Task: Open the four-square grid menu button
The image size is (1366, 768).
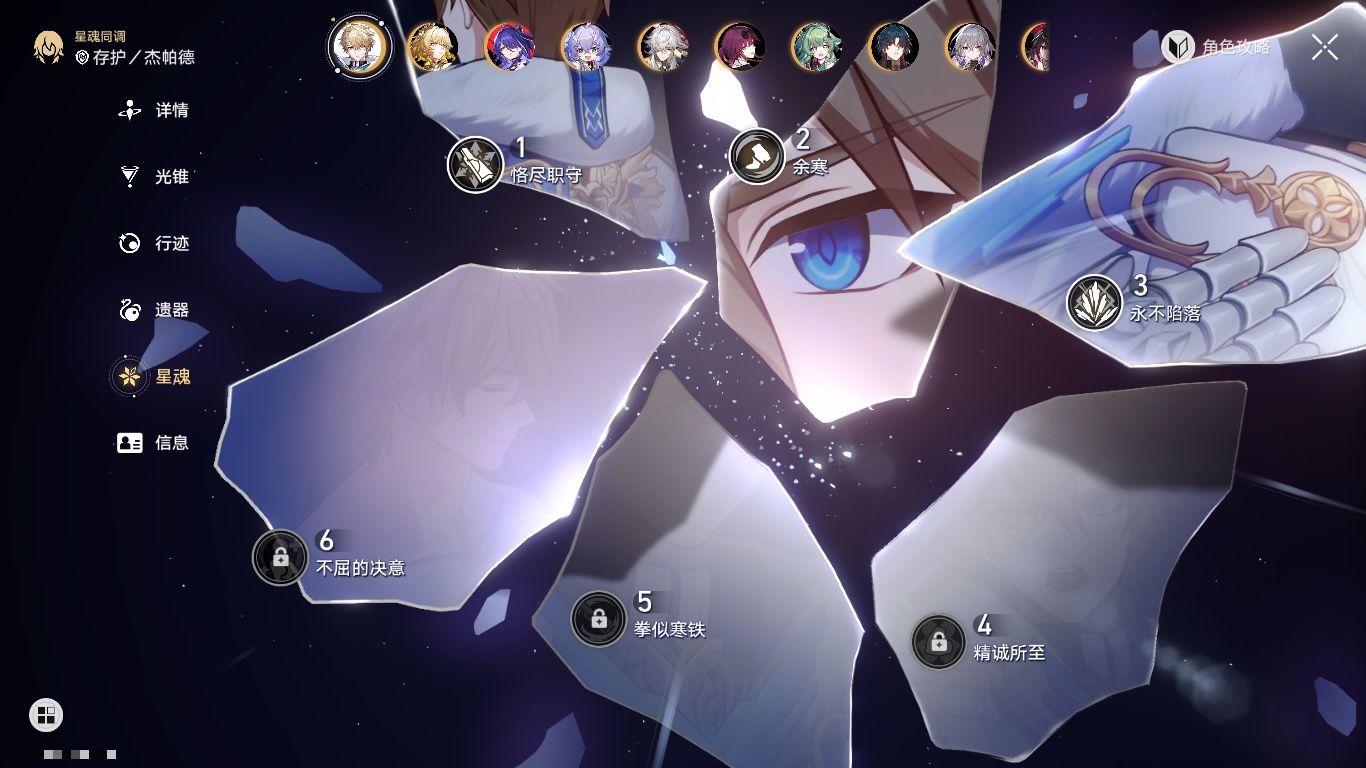Action: (46, 714)
